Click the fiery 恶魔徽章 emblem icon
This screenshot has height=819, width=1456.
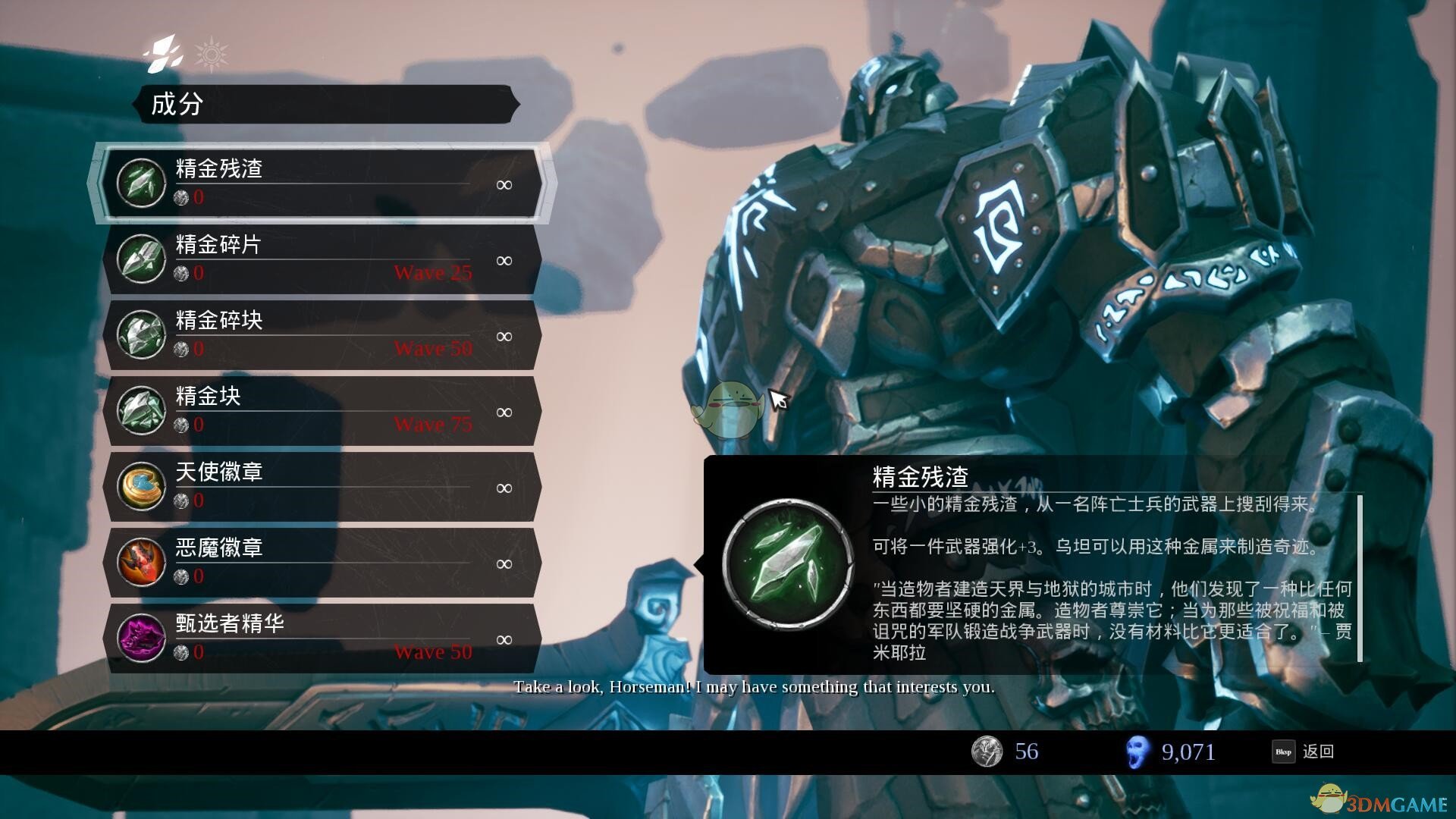pyautogui.click(x=140, y=562)
